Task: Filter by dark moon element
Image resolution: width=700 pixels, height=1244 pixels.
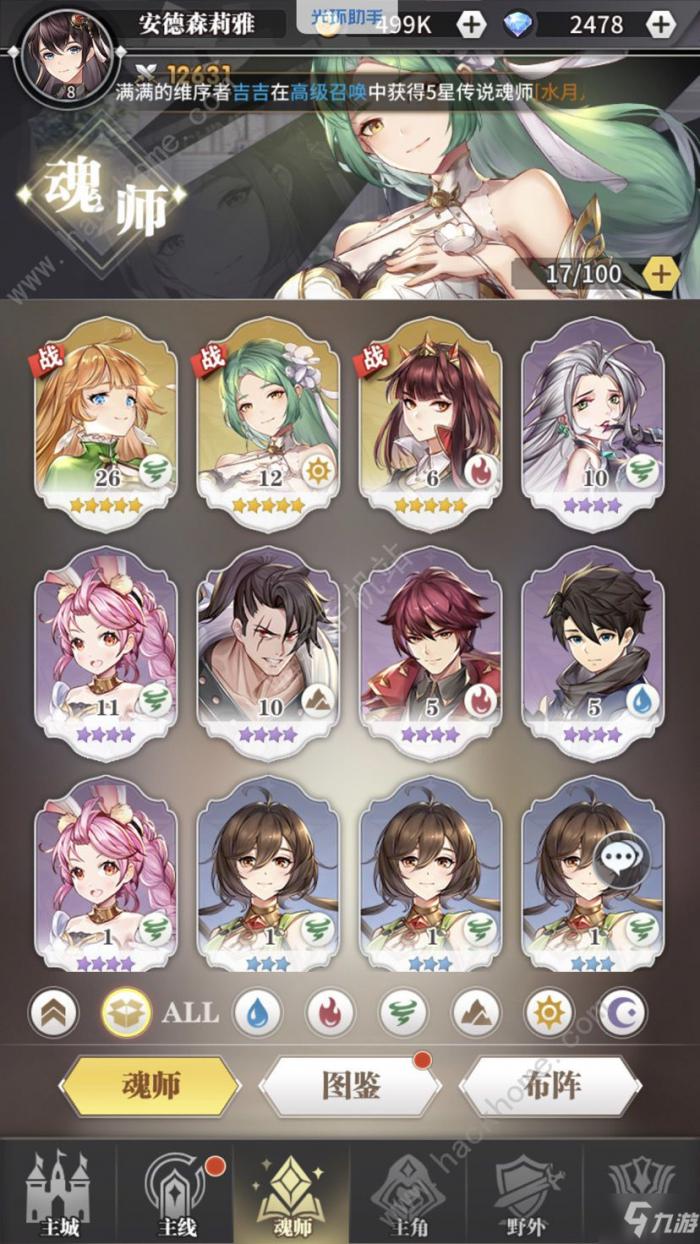Action: pyautogui.click(x=622, y=1013)
